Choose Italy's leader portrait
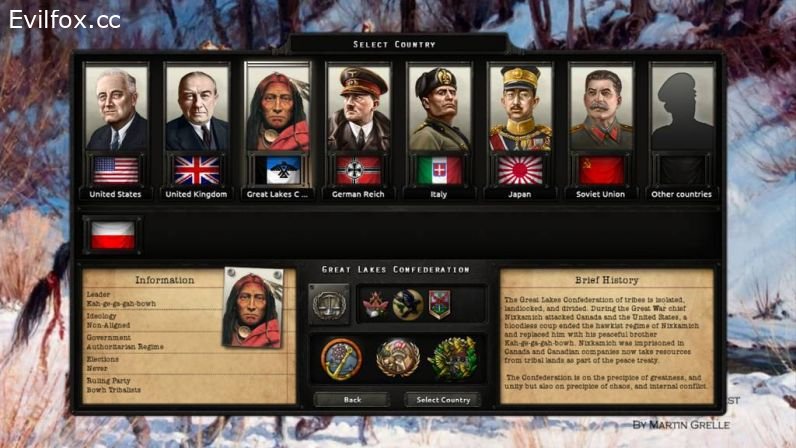 (x=439, y=110)
